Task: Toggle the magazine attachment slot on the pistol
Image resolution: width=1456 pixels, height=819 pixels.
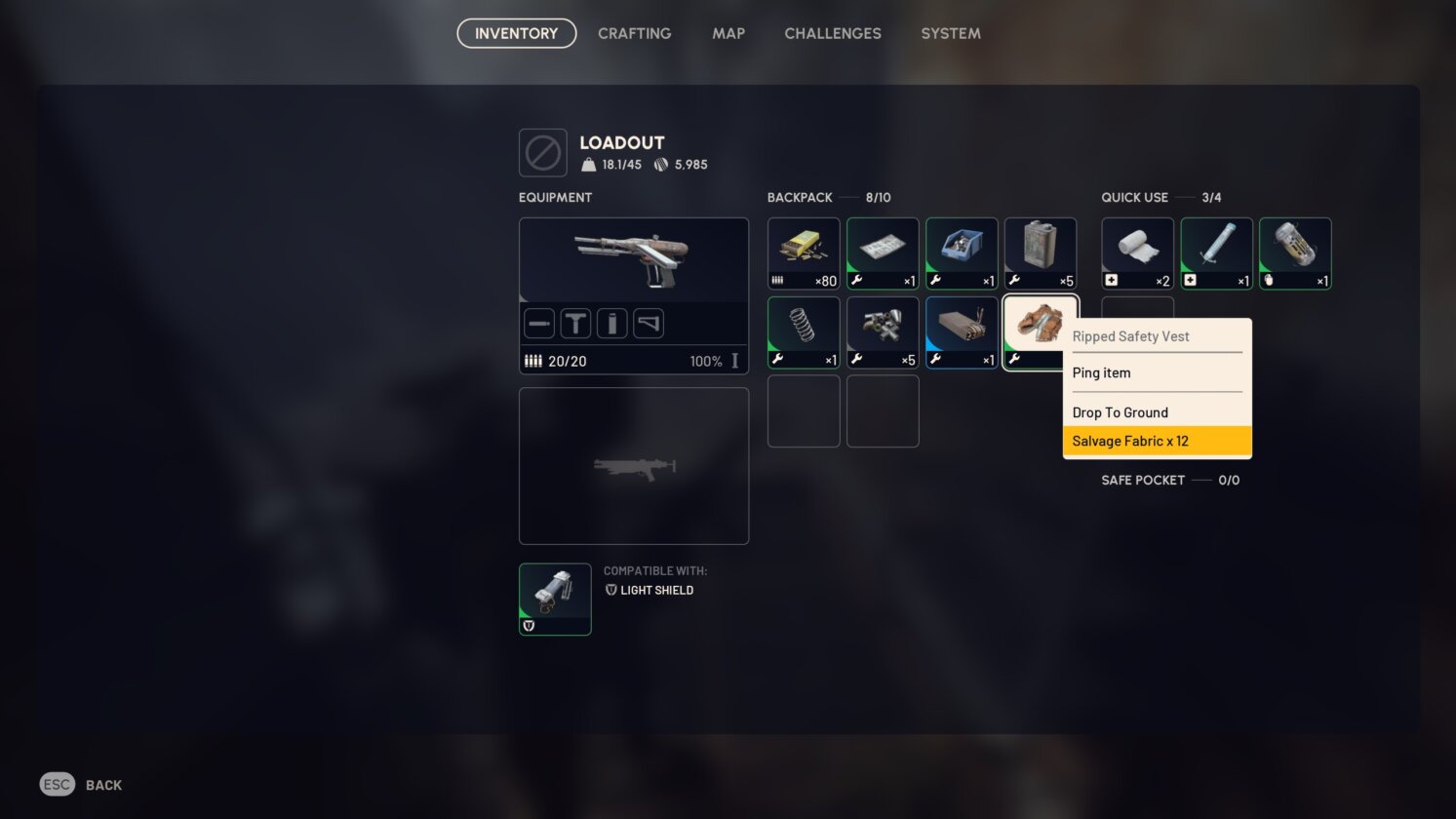Action: [611, 323]
